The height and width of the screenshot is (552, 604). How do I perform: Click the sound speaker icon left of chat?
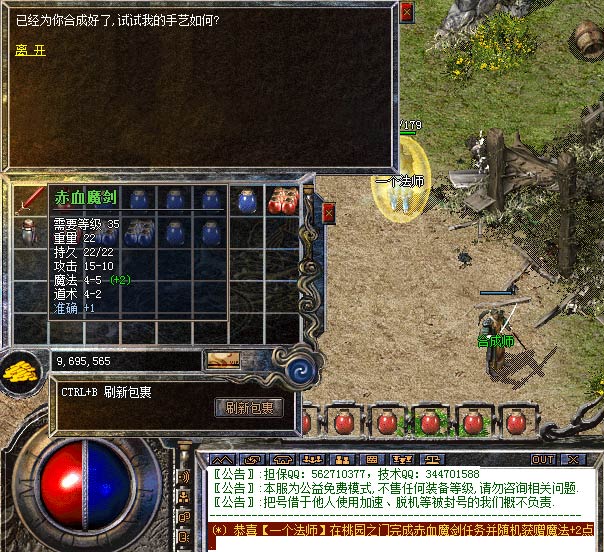click(183, 477)
